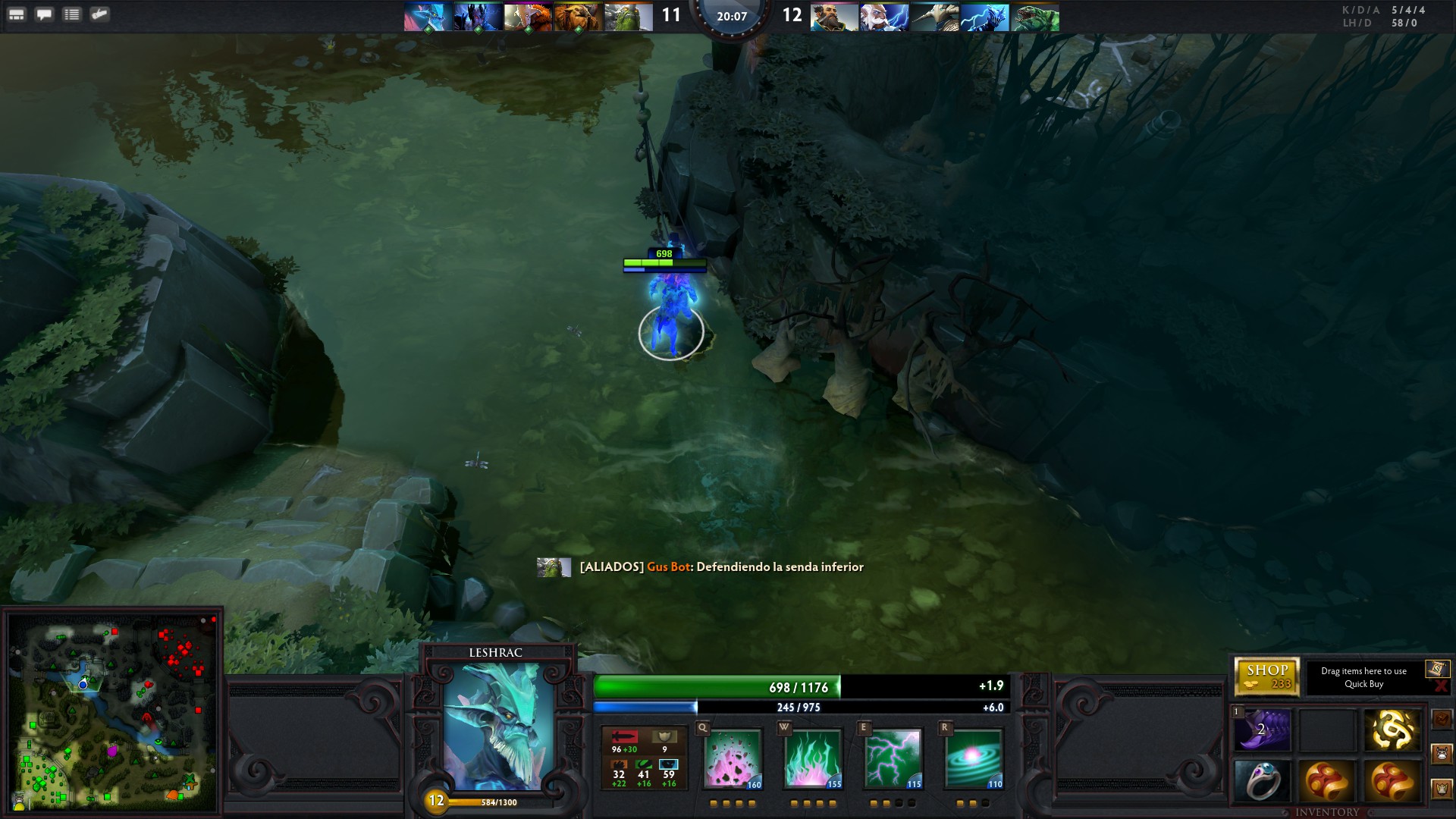Open the chat speech-bubble icon
The height and width of the screenshot is (819, 1456).
tap(45, 14)
